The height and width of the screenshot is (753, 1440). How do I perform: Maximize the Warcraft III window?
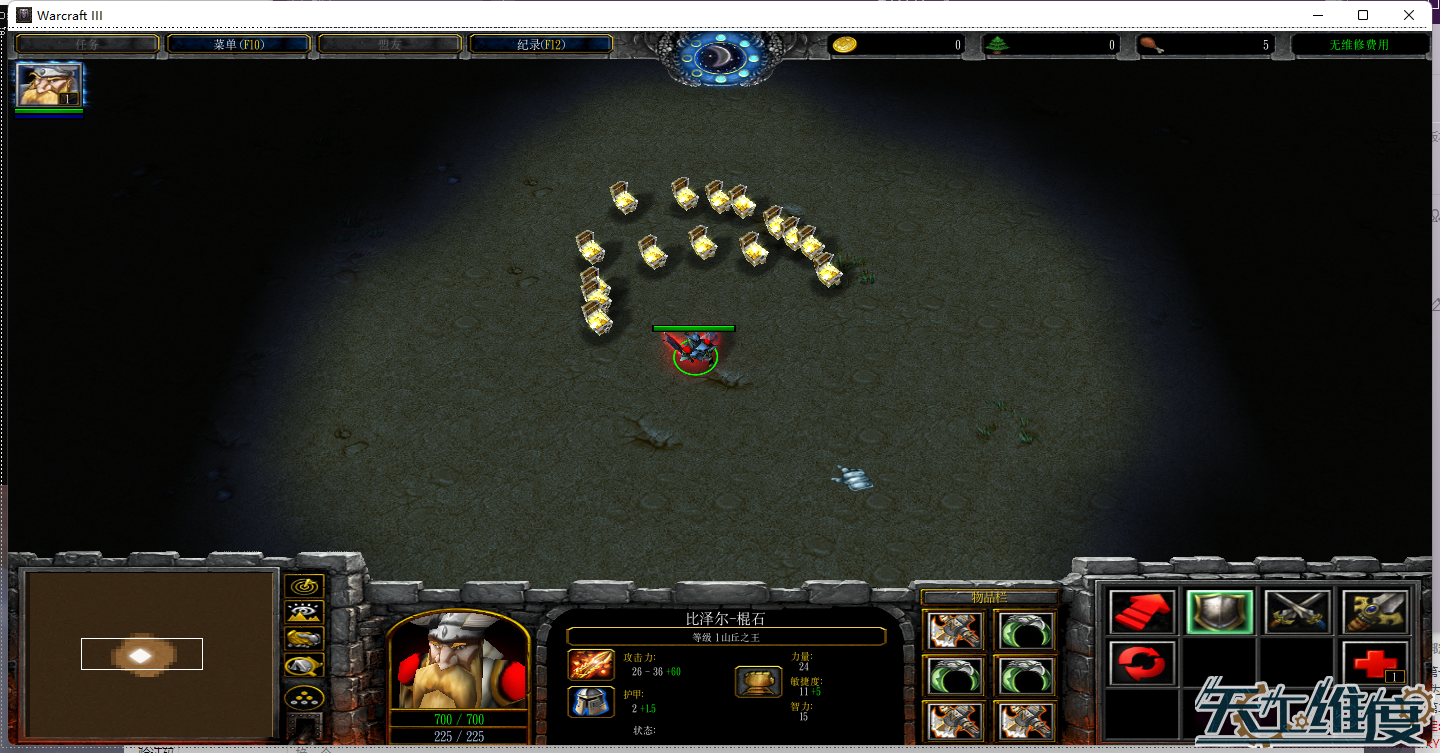pos(1363,15)
